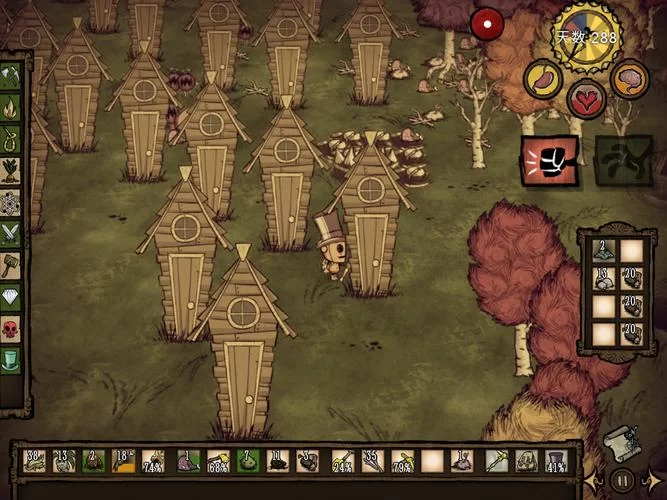This screenshot has width=667, height=500.
Task: Switch to the Science crafting tab
Action: click(11, 200)
